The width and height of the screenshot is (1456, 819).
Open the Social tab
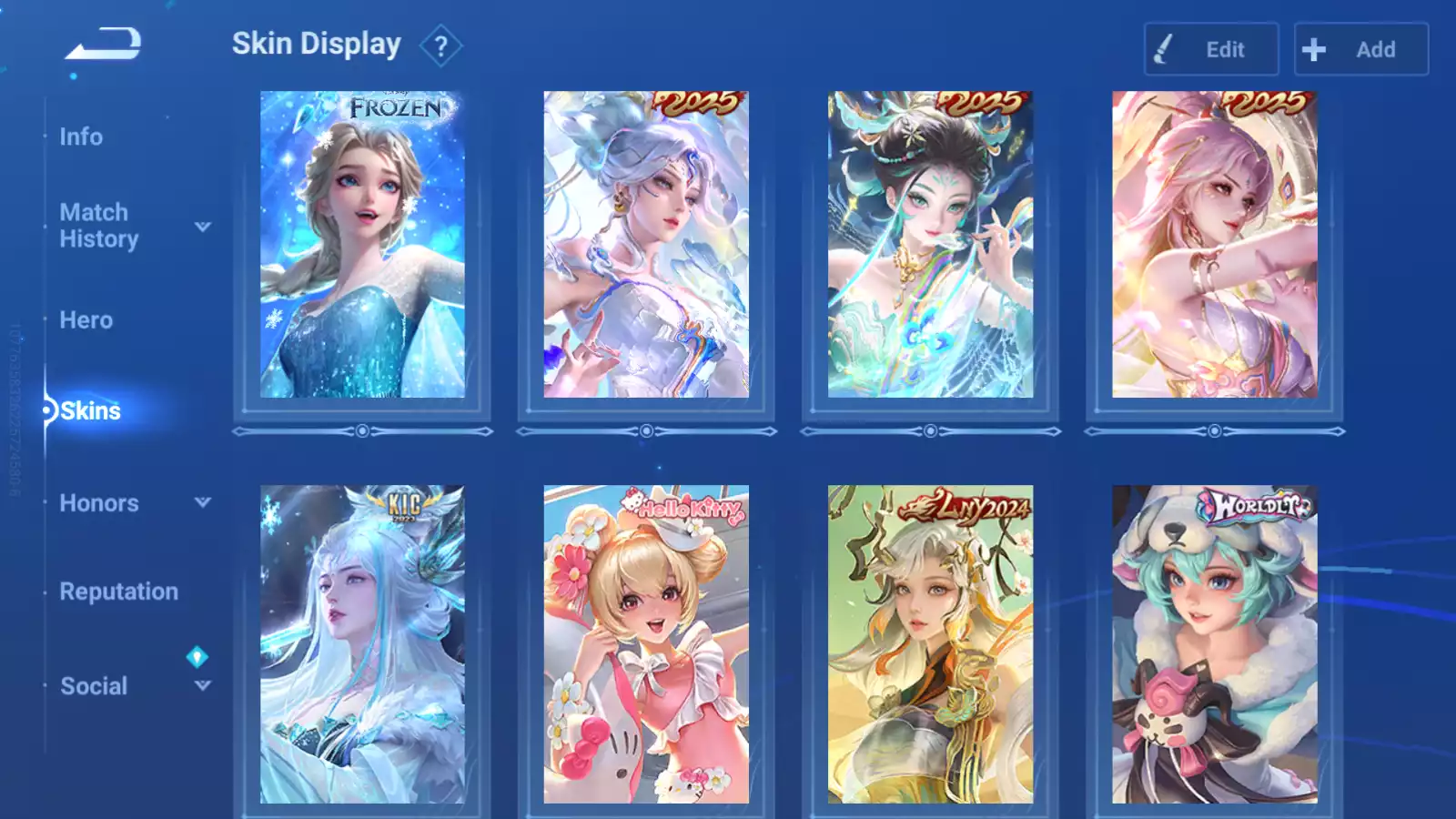pos(94,686)
